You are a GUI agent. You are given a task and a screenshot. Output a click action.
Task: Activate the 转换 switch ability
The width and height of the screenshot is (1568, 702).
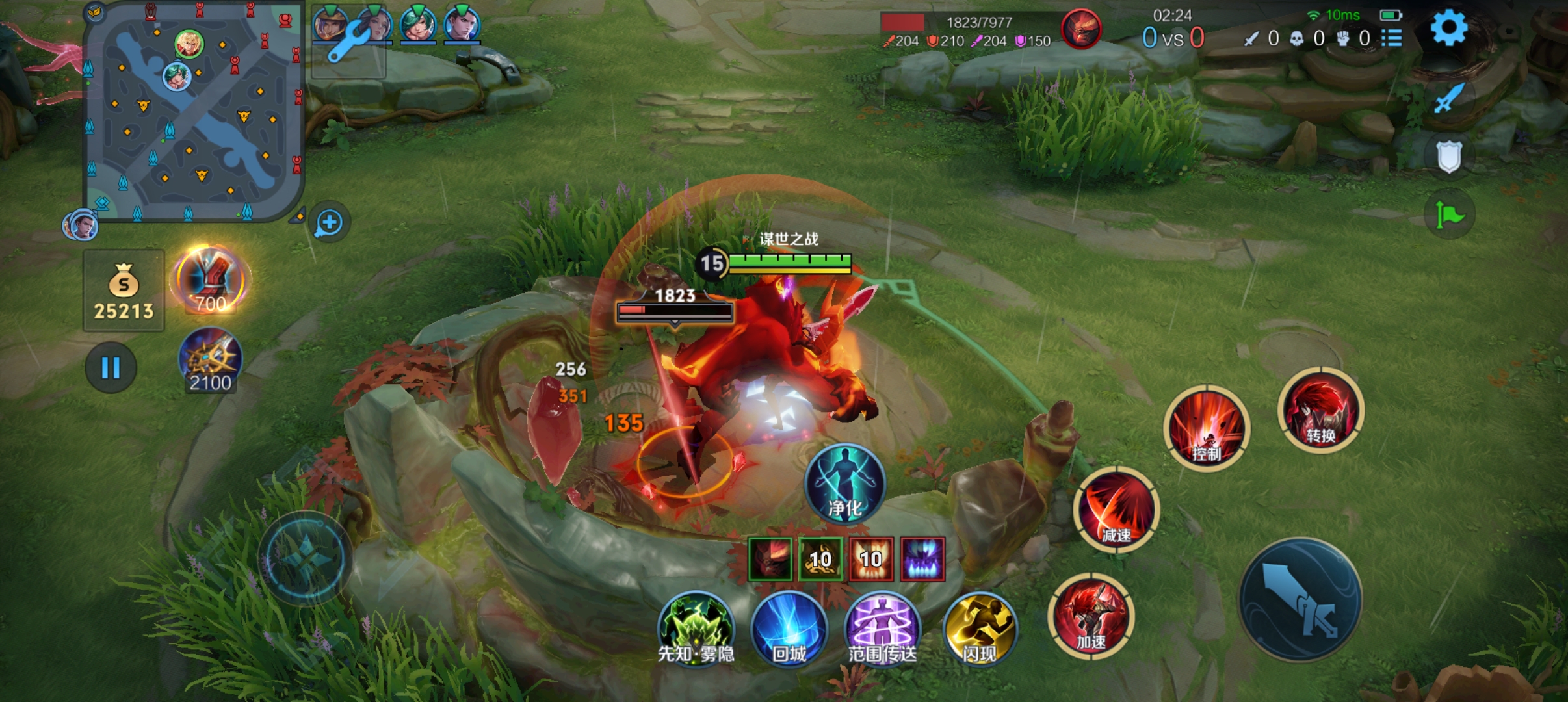[1321, 409]
